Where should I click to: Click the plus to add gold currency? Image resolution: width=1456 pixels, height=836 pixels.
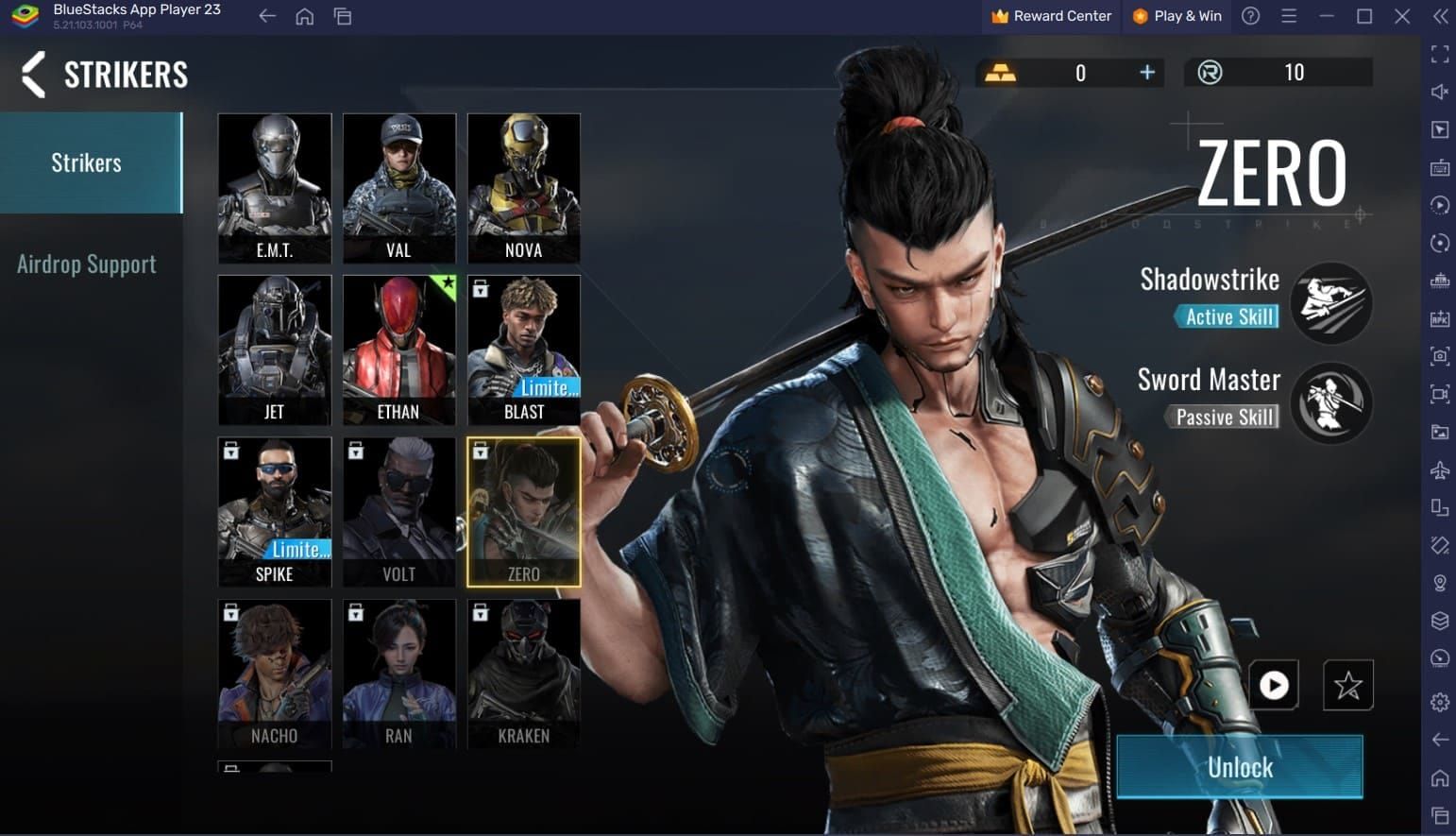pos(1146,72)
